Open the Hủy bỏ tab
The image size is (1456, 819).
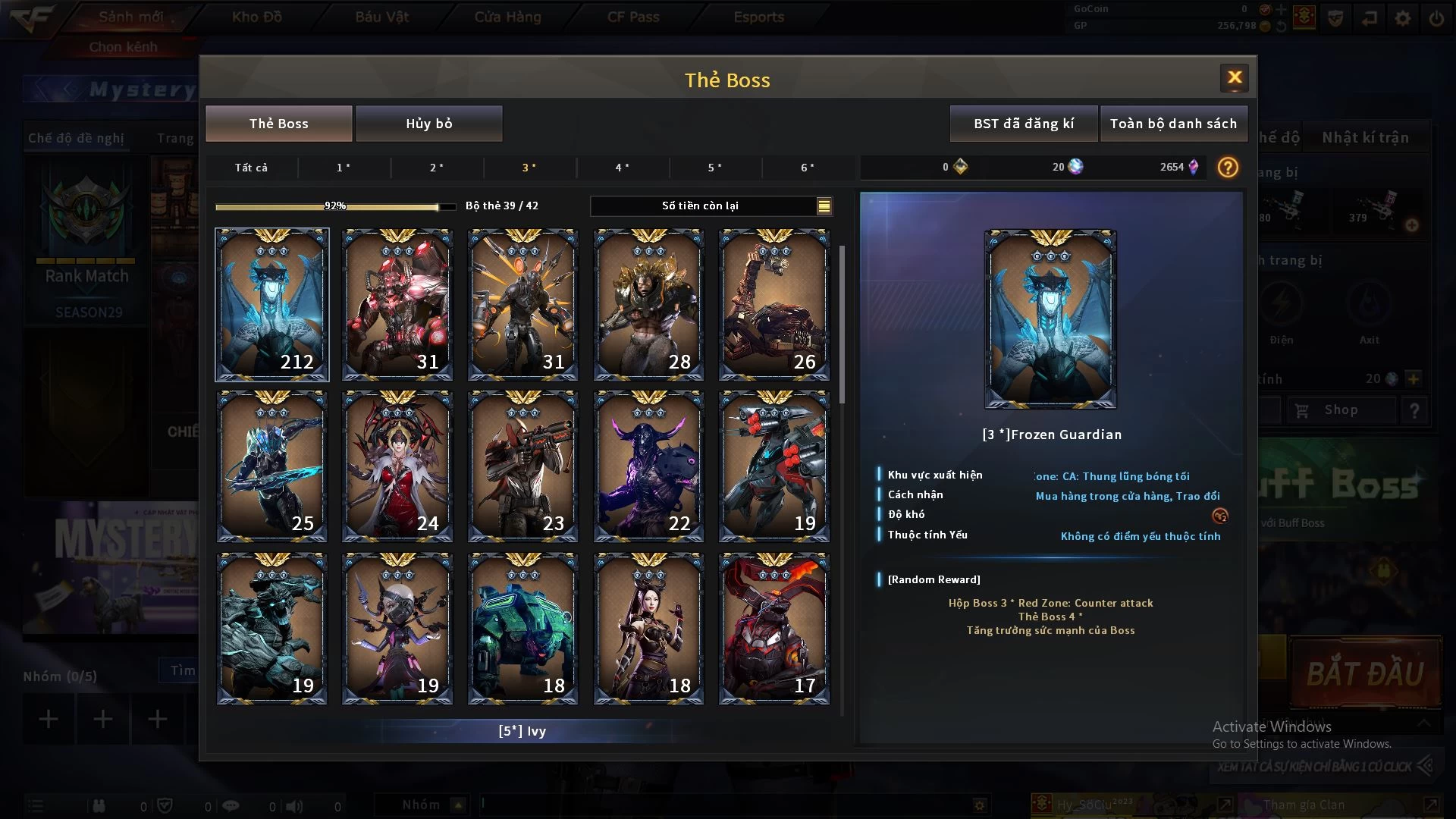(428, 124)
